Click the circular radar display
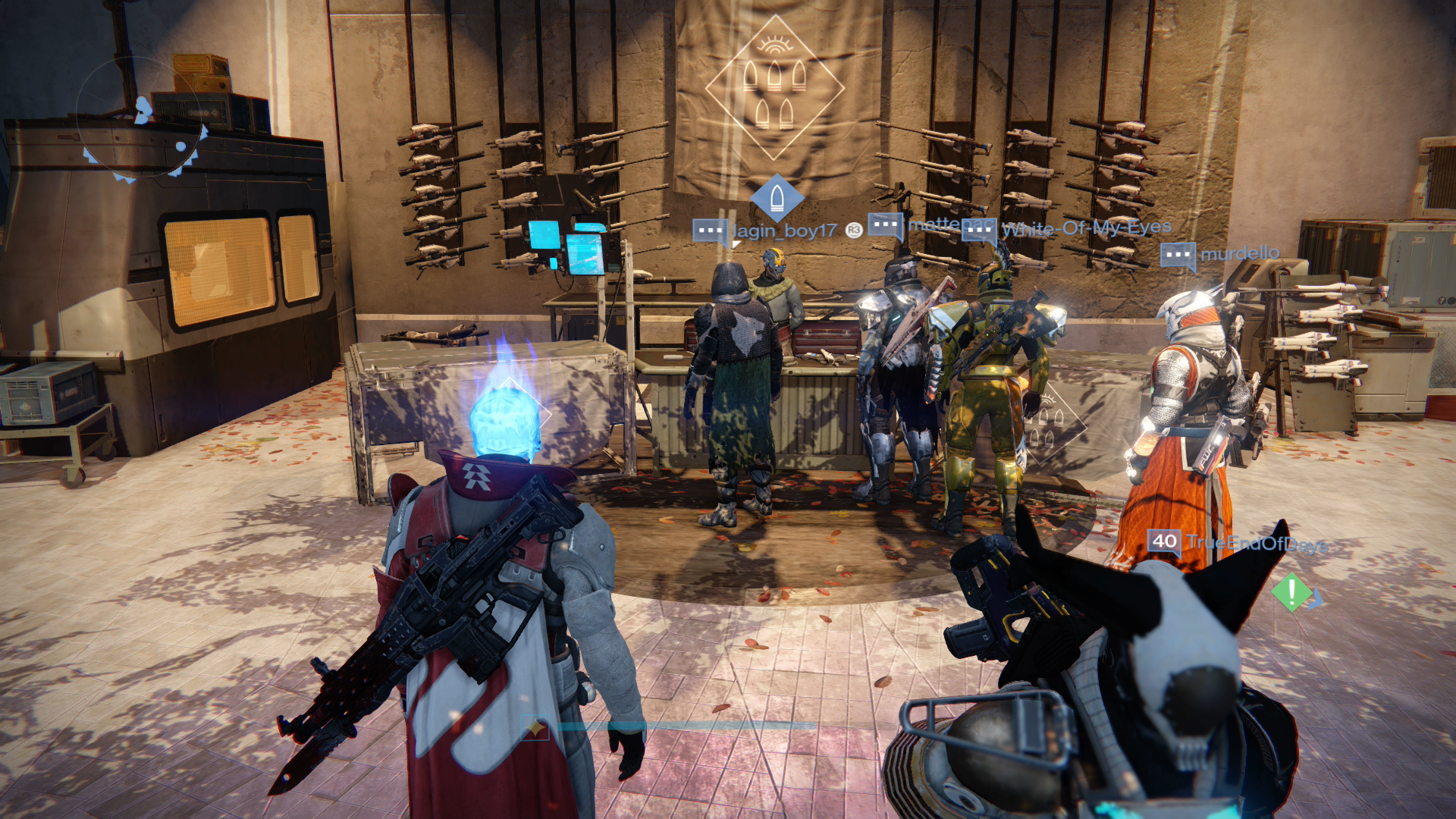 click(x=142, y=121)
